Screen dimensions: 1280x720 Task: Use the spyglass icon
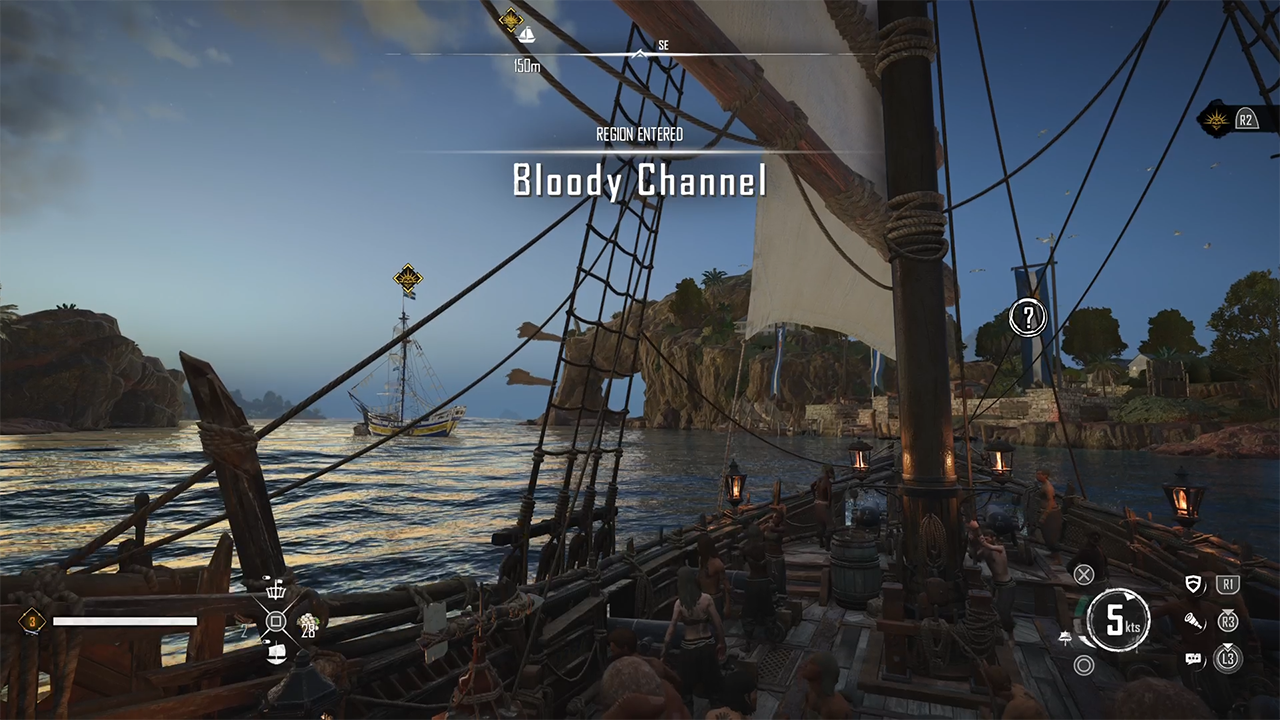(x=1193, y=621)
